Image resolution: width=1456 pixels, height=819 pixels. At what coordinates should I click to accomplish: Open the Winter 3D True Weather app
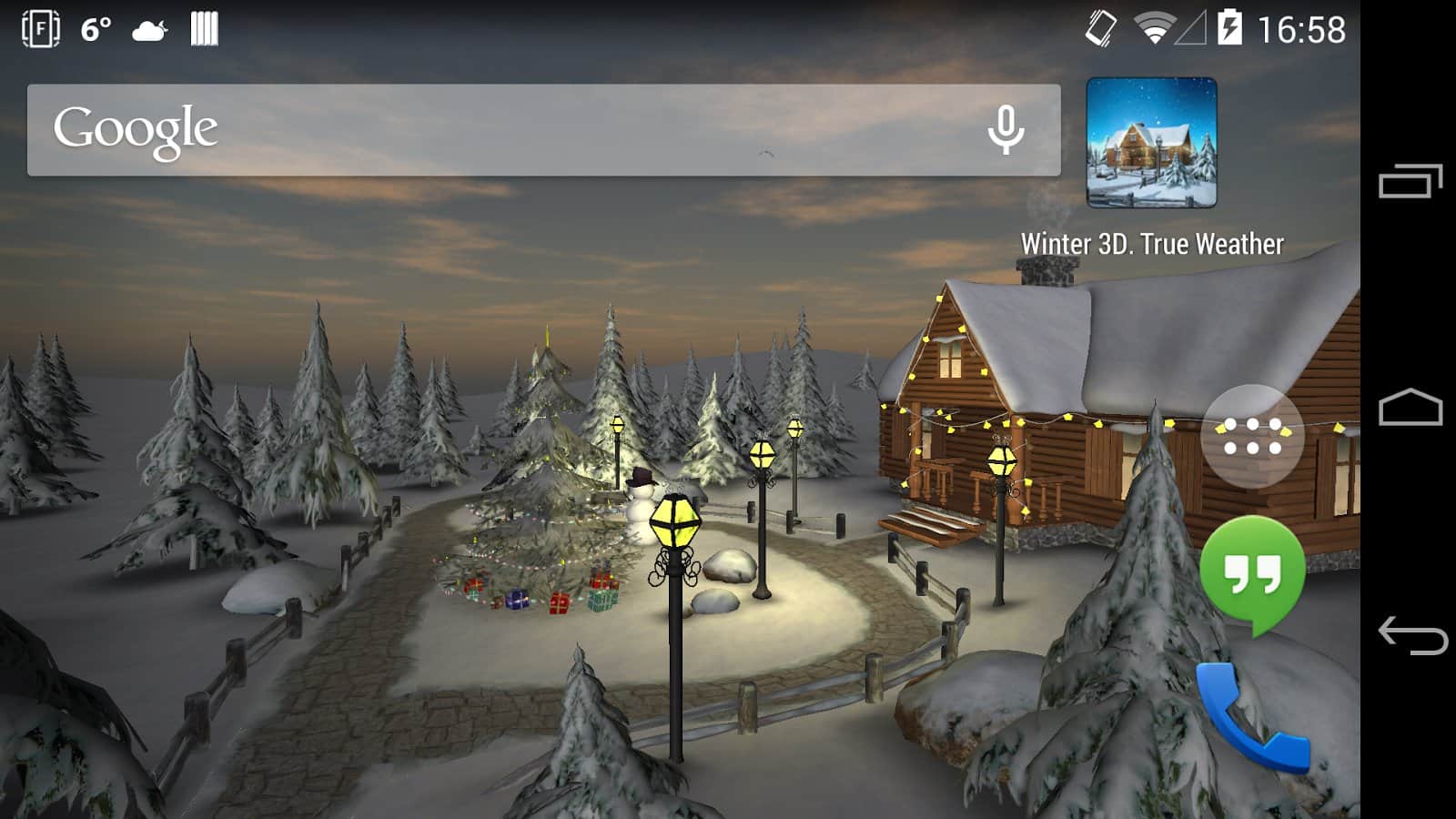coord(1151,144)
